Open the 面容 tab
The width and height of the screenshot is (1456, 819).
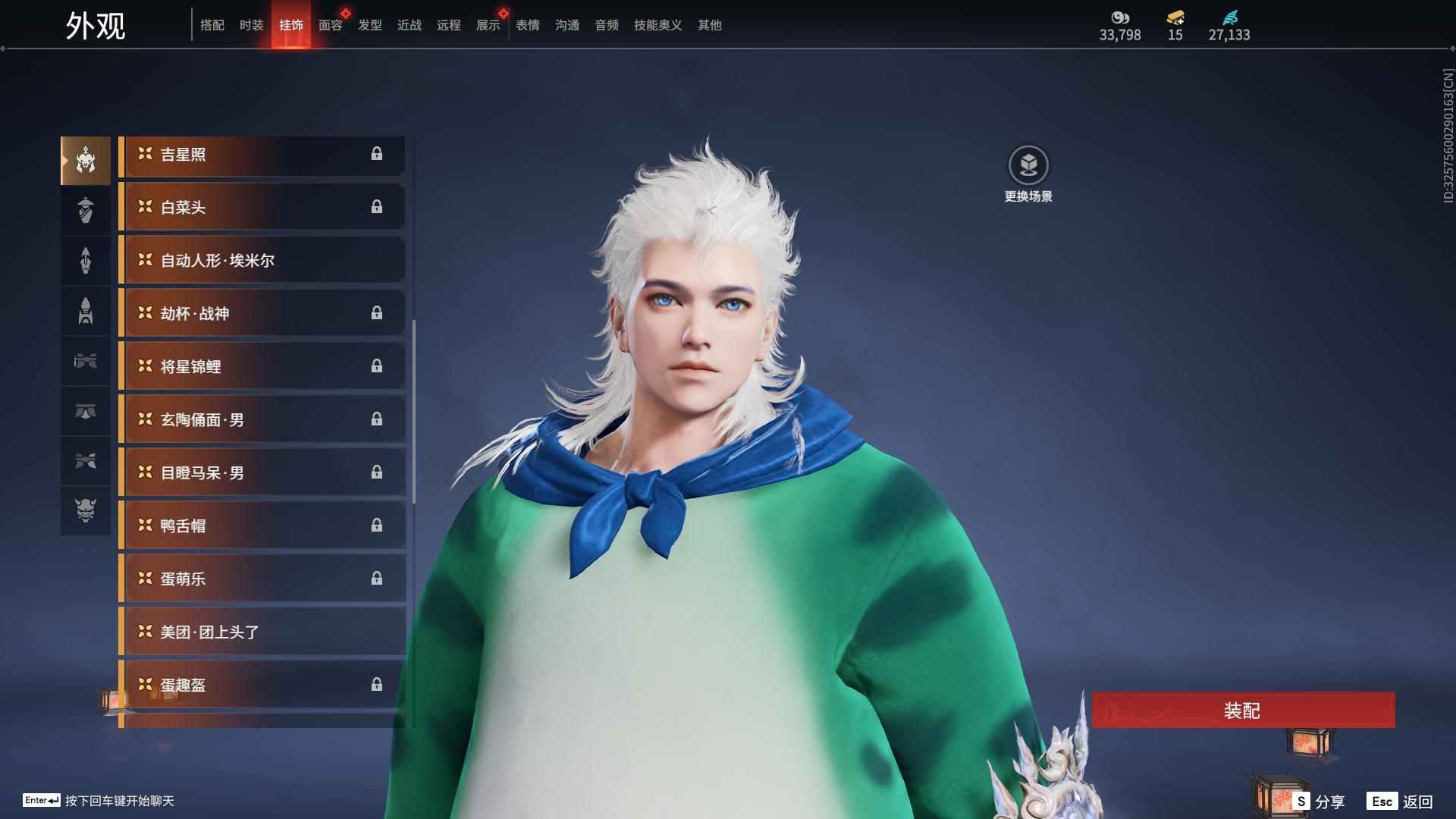(330, 25)
